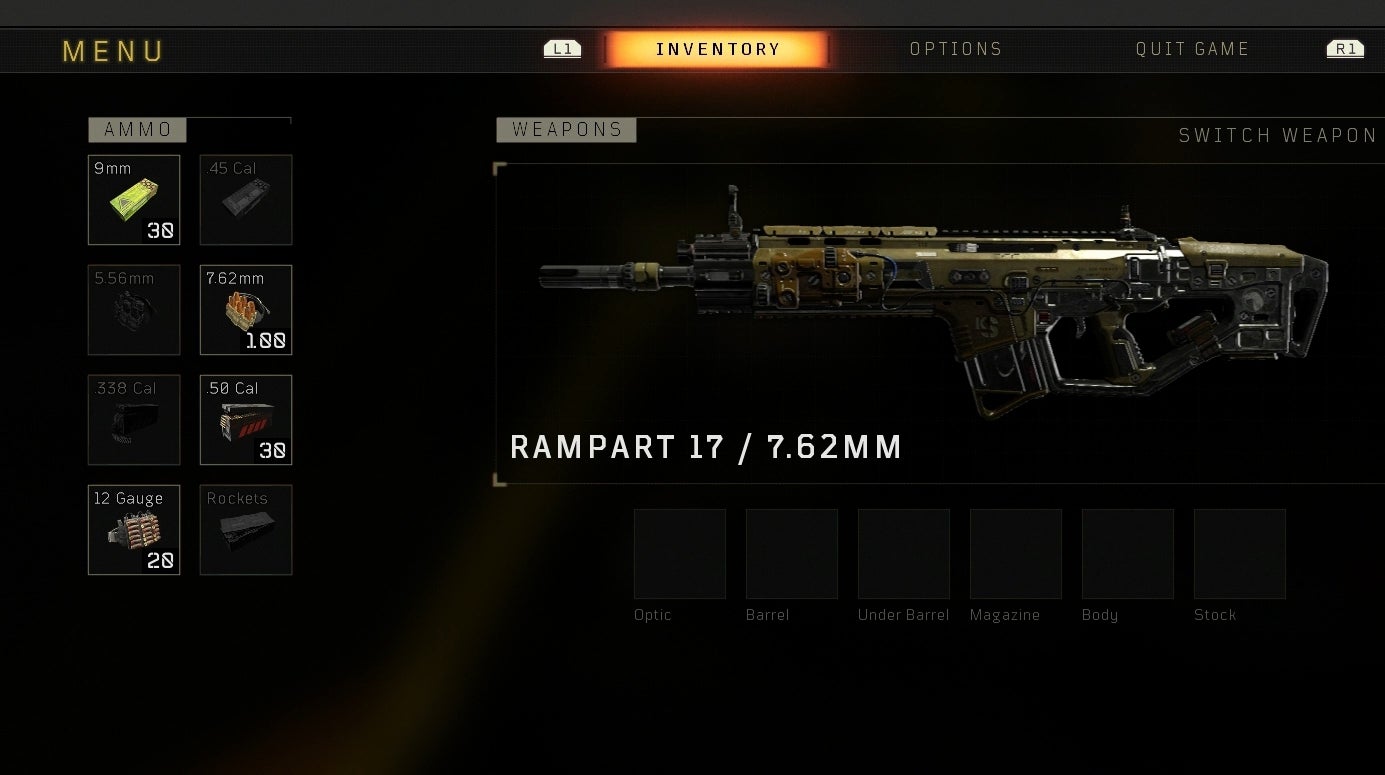Select the dimmed Rockets ammo slot
This screenshot has width=1385, height=775.
[x=246, y=530]
